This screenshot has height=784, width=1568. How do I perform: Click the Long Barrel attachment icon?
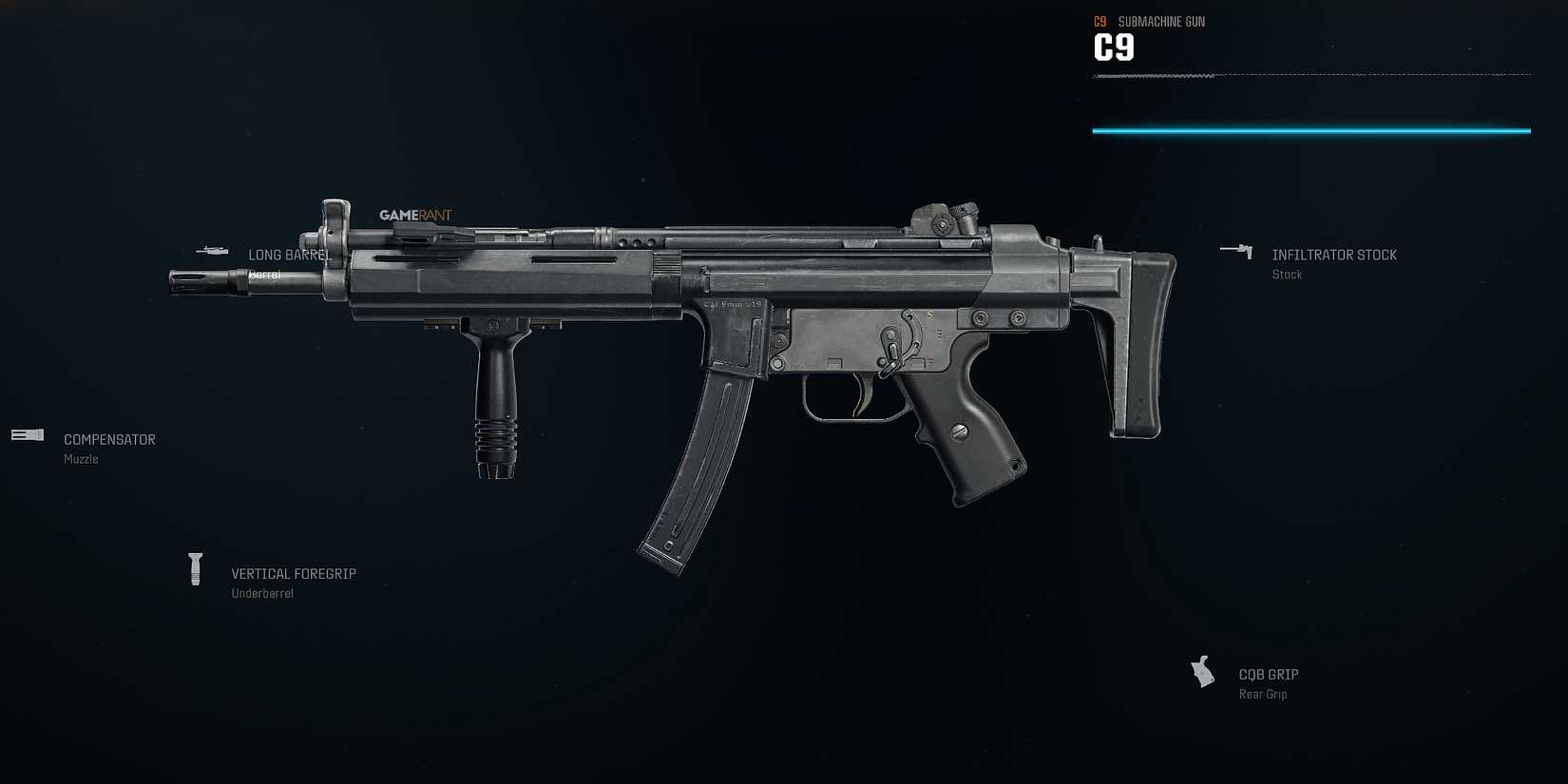pyautogui.click(x=213, y=251)
